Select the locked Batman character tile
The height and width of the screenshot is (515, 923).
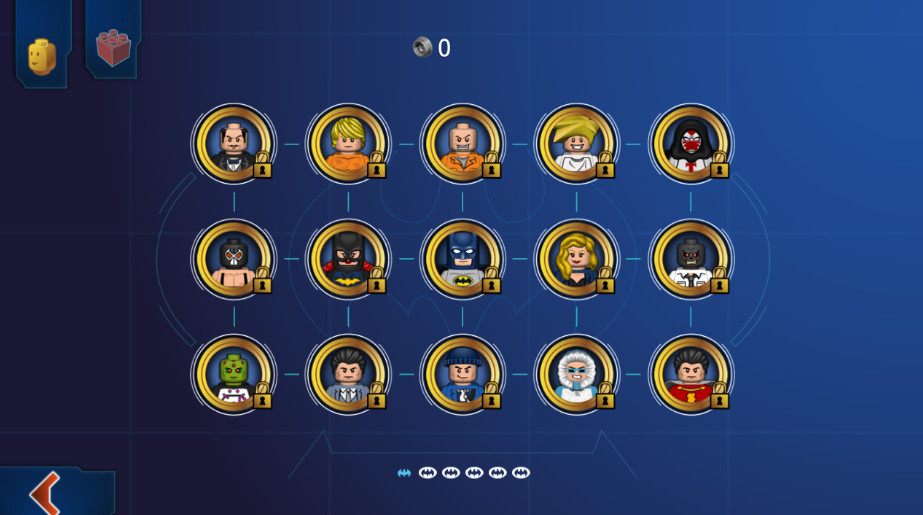point(461,259)
